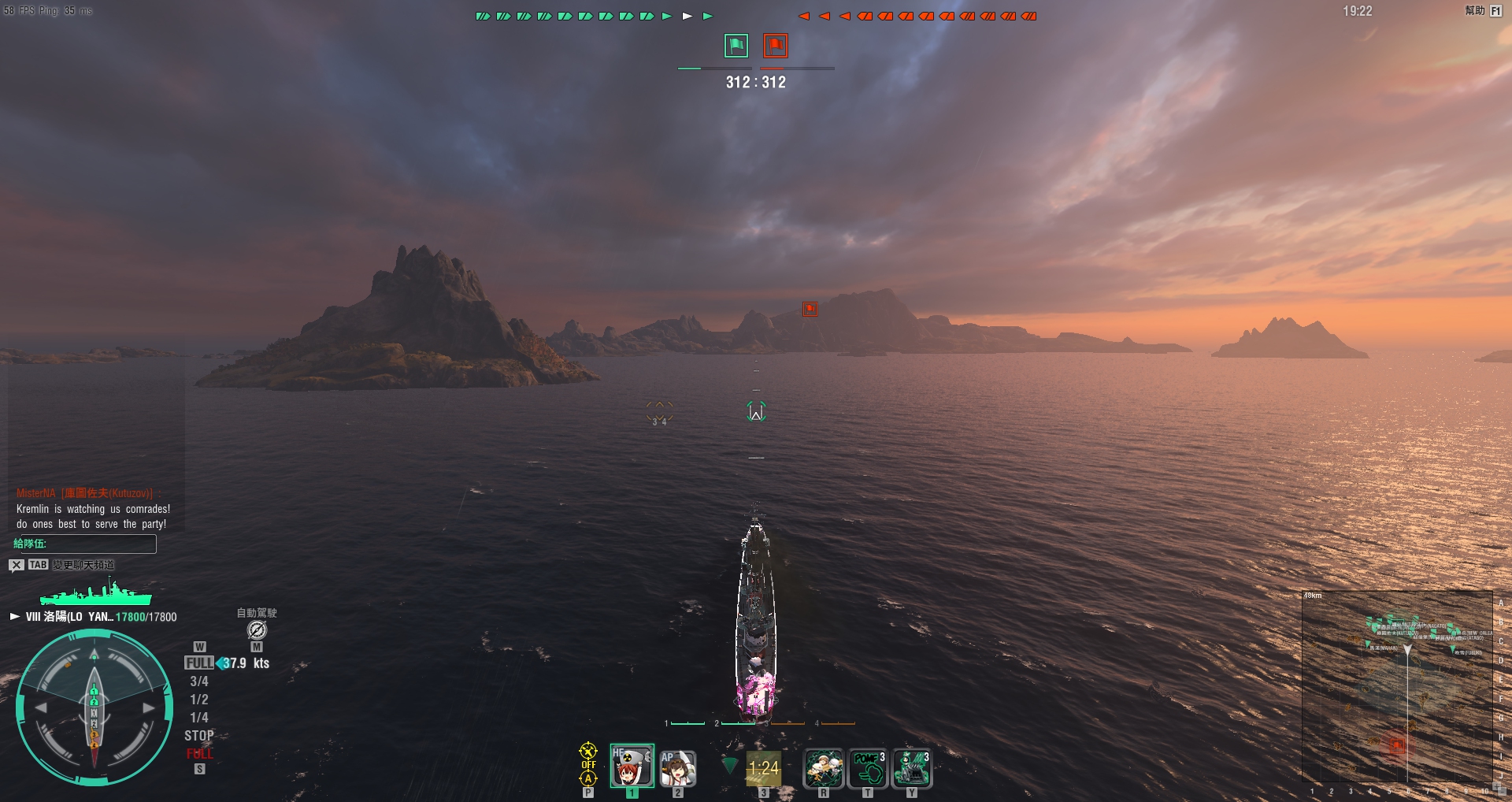Enlarge the minimap with the plus button
Screen dimensions: 1512x802
pos(1496,785)
